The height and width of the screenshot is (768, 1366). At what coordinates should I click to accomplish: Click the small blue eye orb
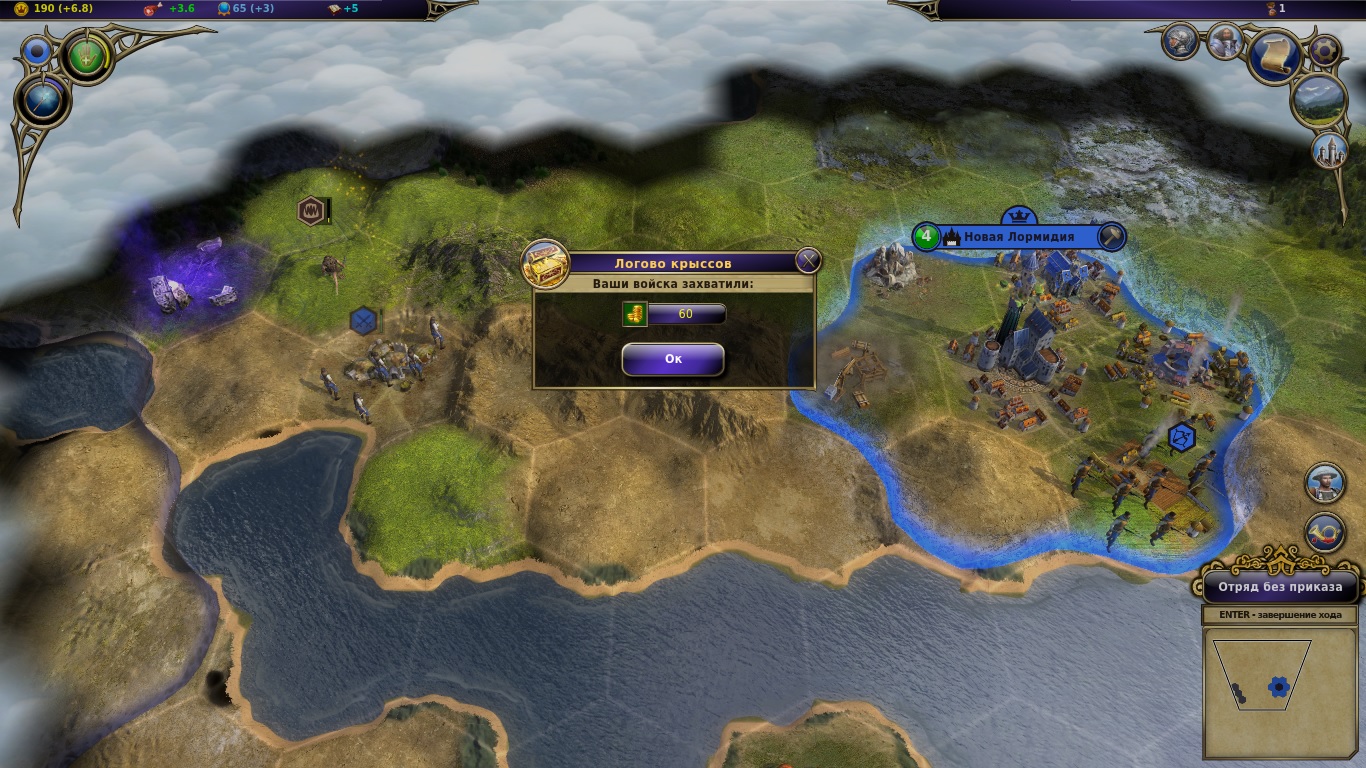[x=39, y=50]
